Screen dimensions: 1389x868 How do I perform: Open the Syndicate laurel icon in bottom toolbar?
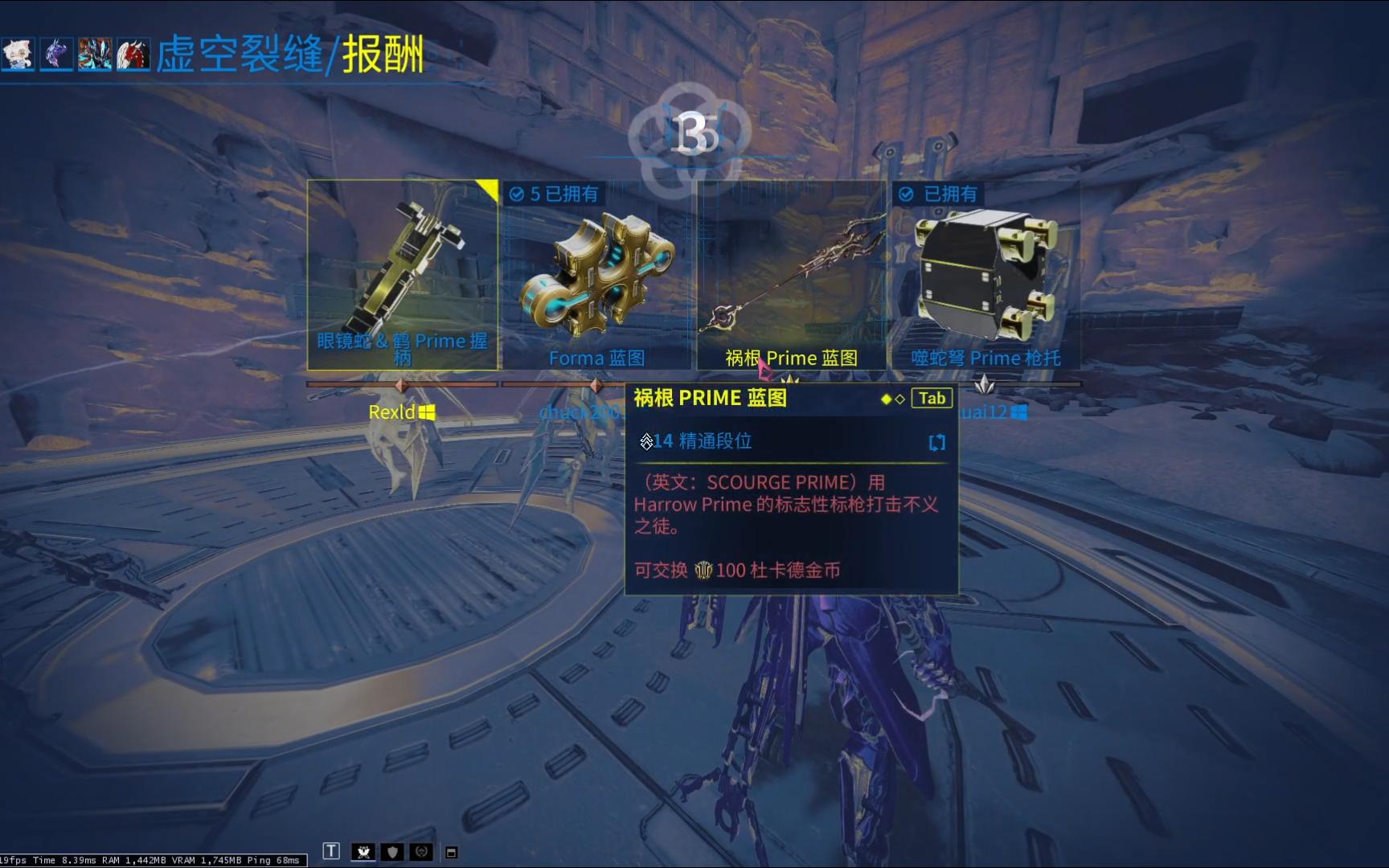coord(420,851)
